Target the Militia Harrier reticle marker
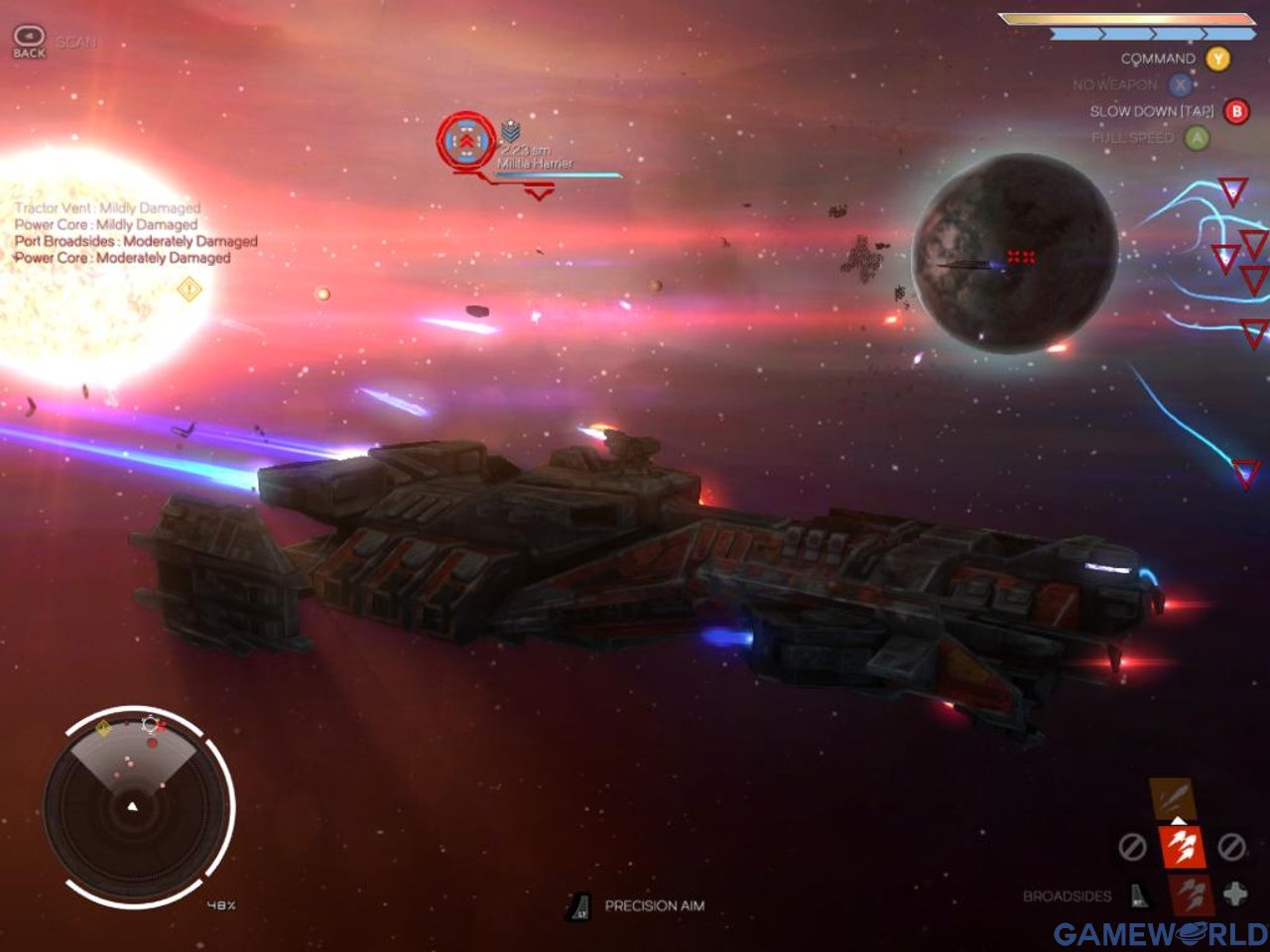 [x=465, y=142]
